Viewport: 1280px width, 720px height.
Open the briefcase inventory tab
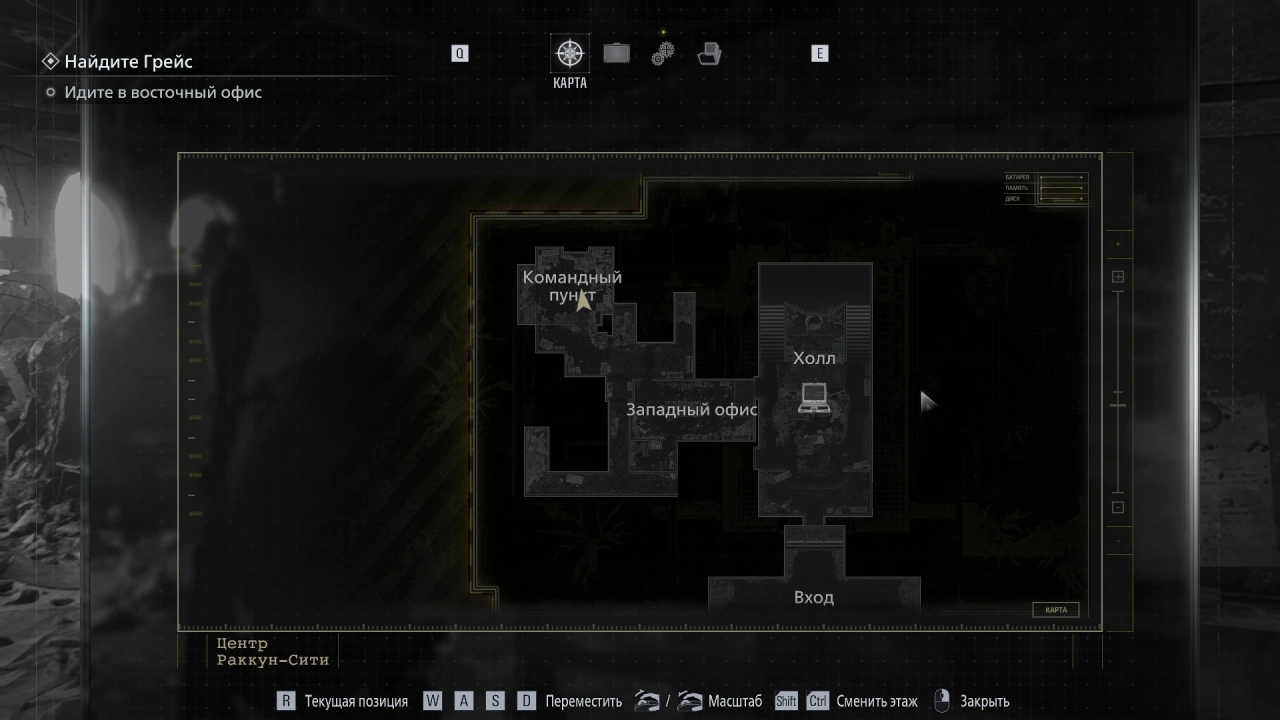click(x=616, y=53)
